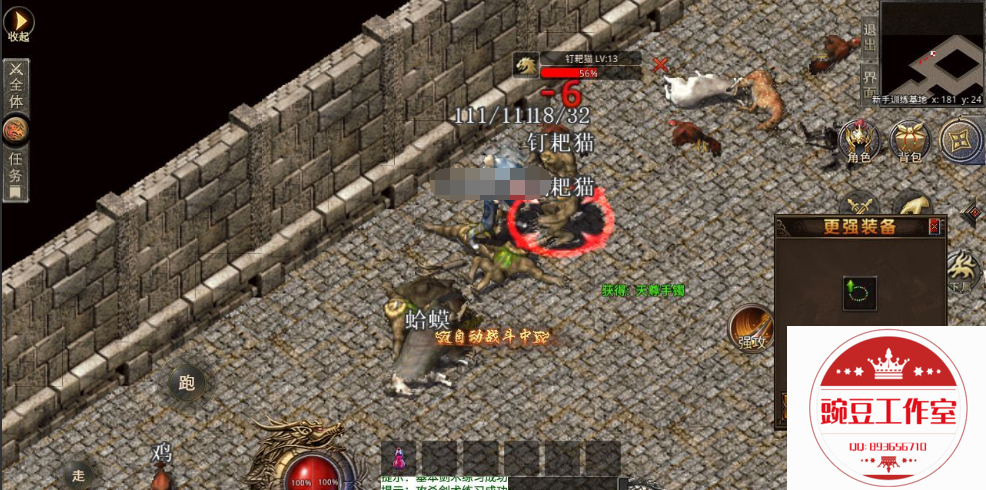
Task: Equip the bracelet in the 更强装备 panel
Action: [860, 293]
